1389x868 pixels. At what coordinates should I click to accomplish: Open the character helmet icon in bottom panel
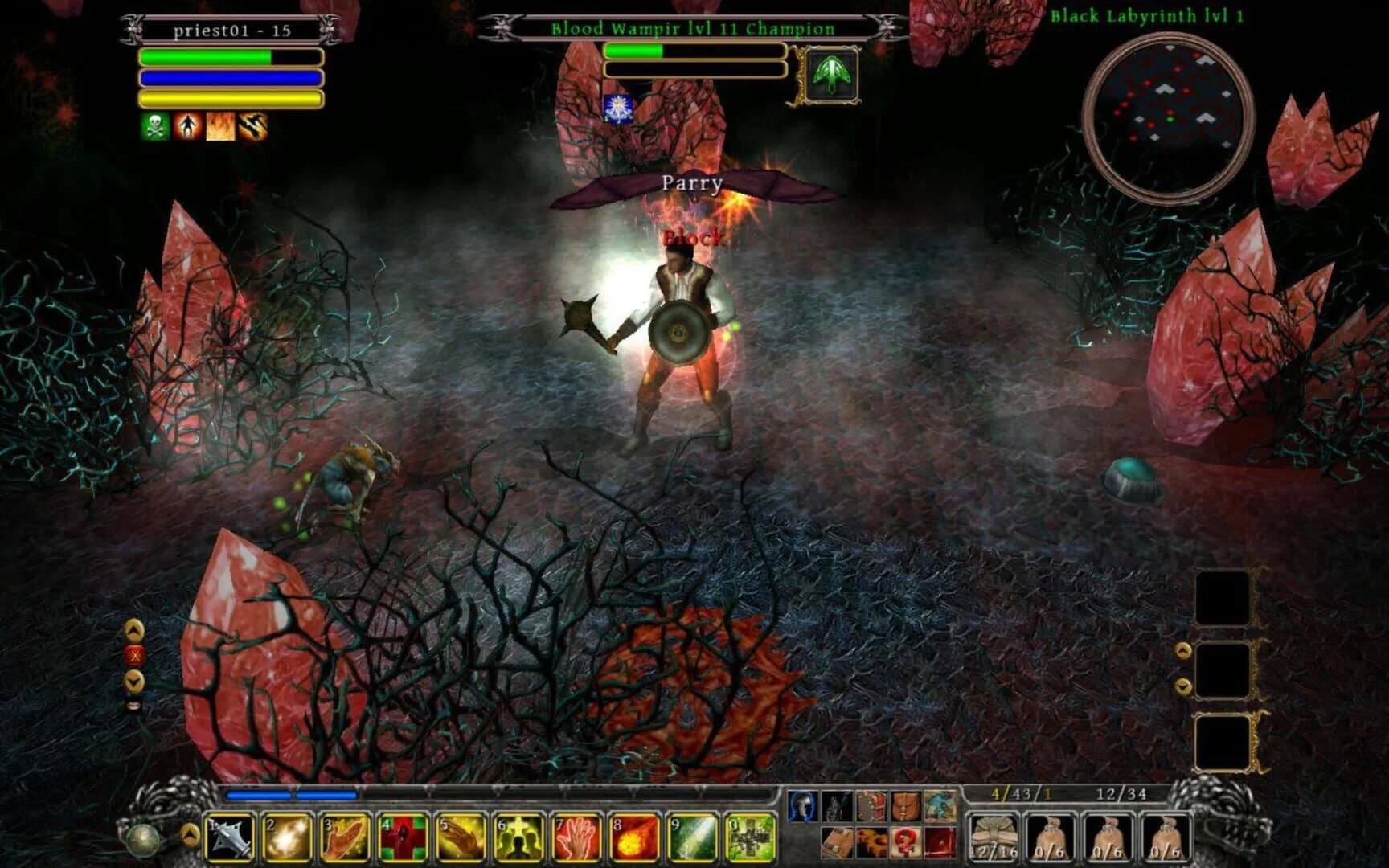click(x=802, y=806)
